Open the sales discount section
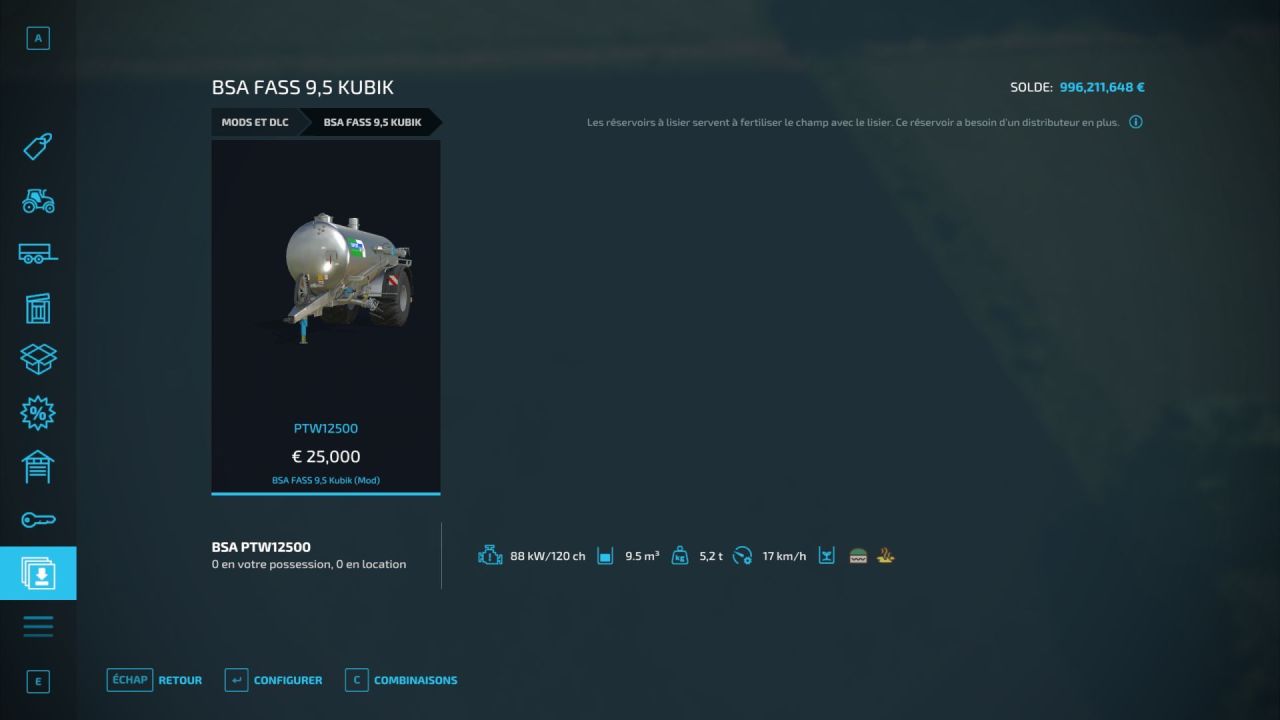Viewport: 1280px width, 720px height. tap(38, 413)
